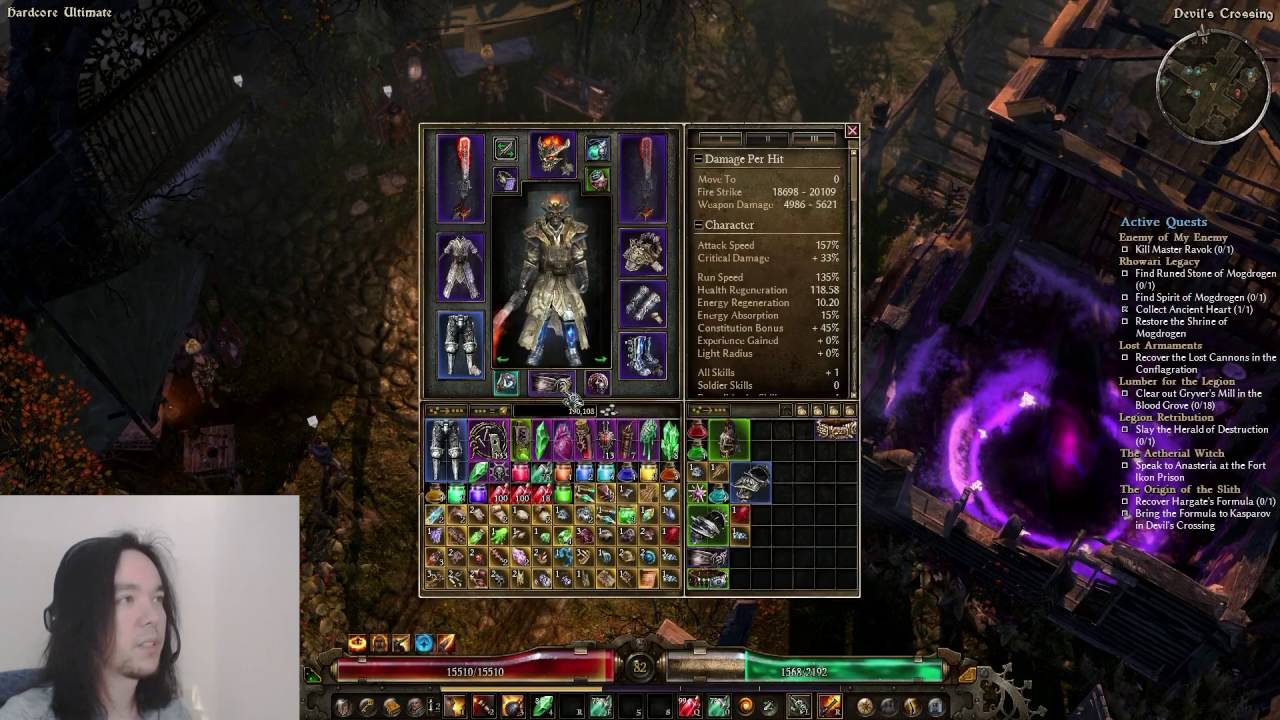Image resolution: width=1280 pixels, height=720 pixels.
Task: Select the equipped flaming skull helmet
Action: point(552,155)
